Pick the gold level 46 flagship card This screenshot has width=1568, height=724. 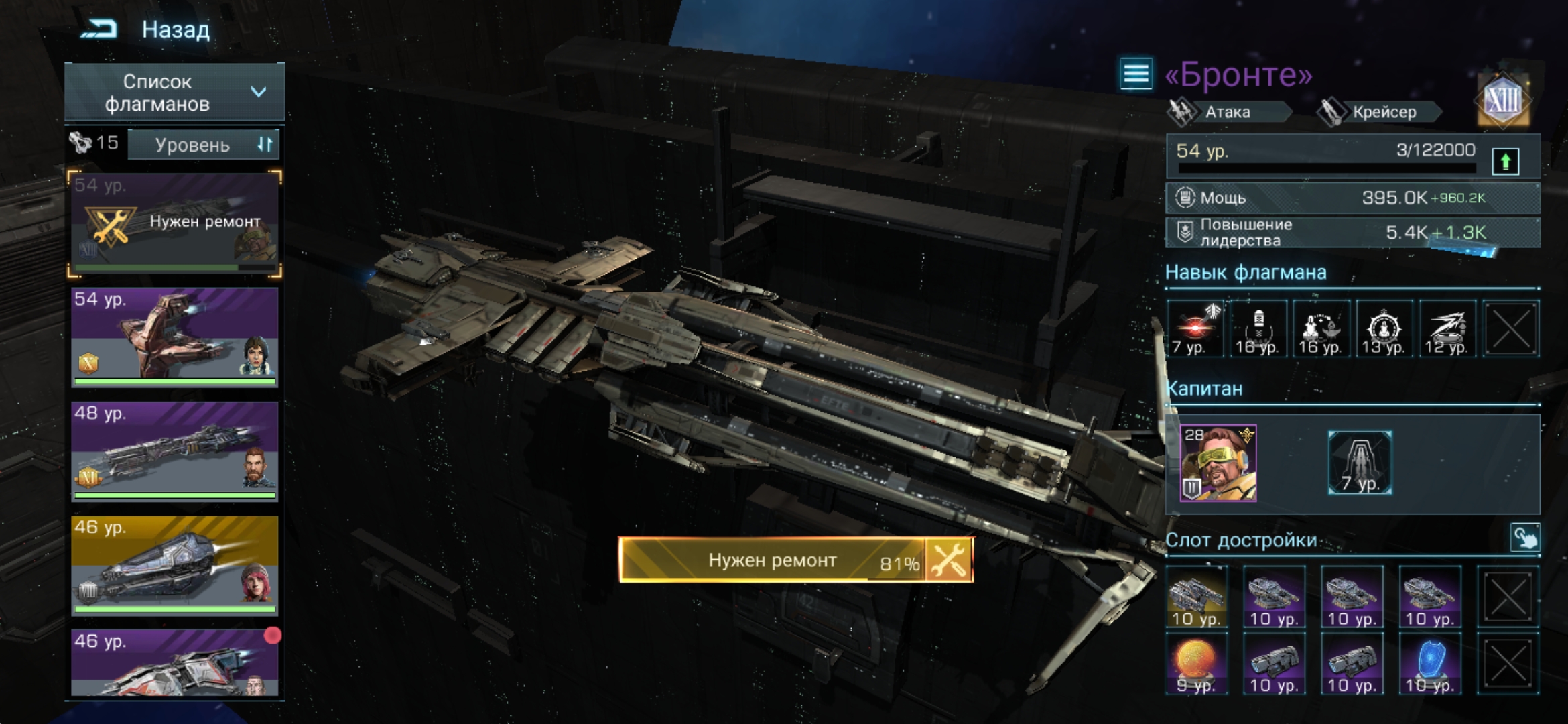pos(174,564)
